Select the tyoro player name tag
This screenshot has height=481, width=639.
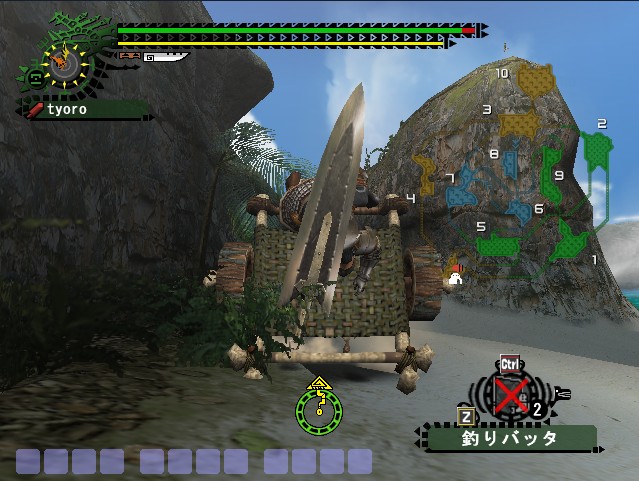click(82, 108)
